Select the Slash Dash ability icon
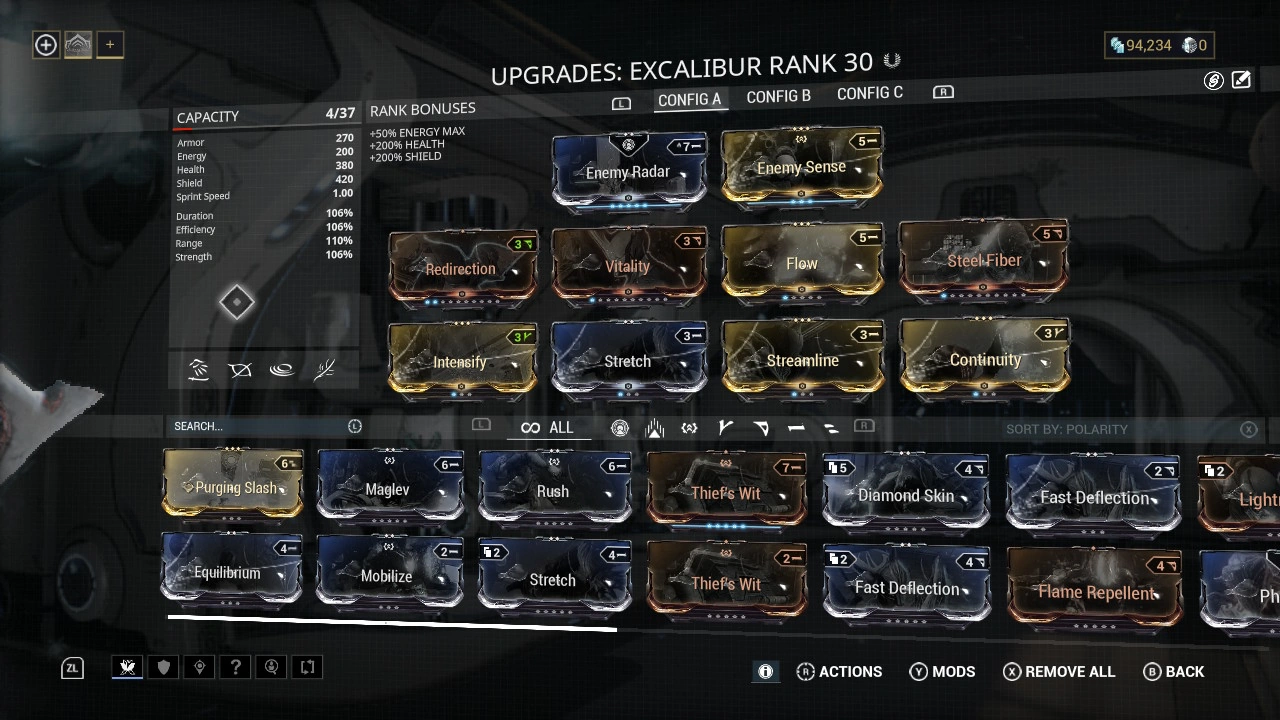This screenshot has height=720, width=1280. point(198,370)
